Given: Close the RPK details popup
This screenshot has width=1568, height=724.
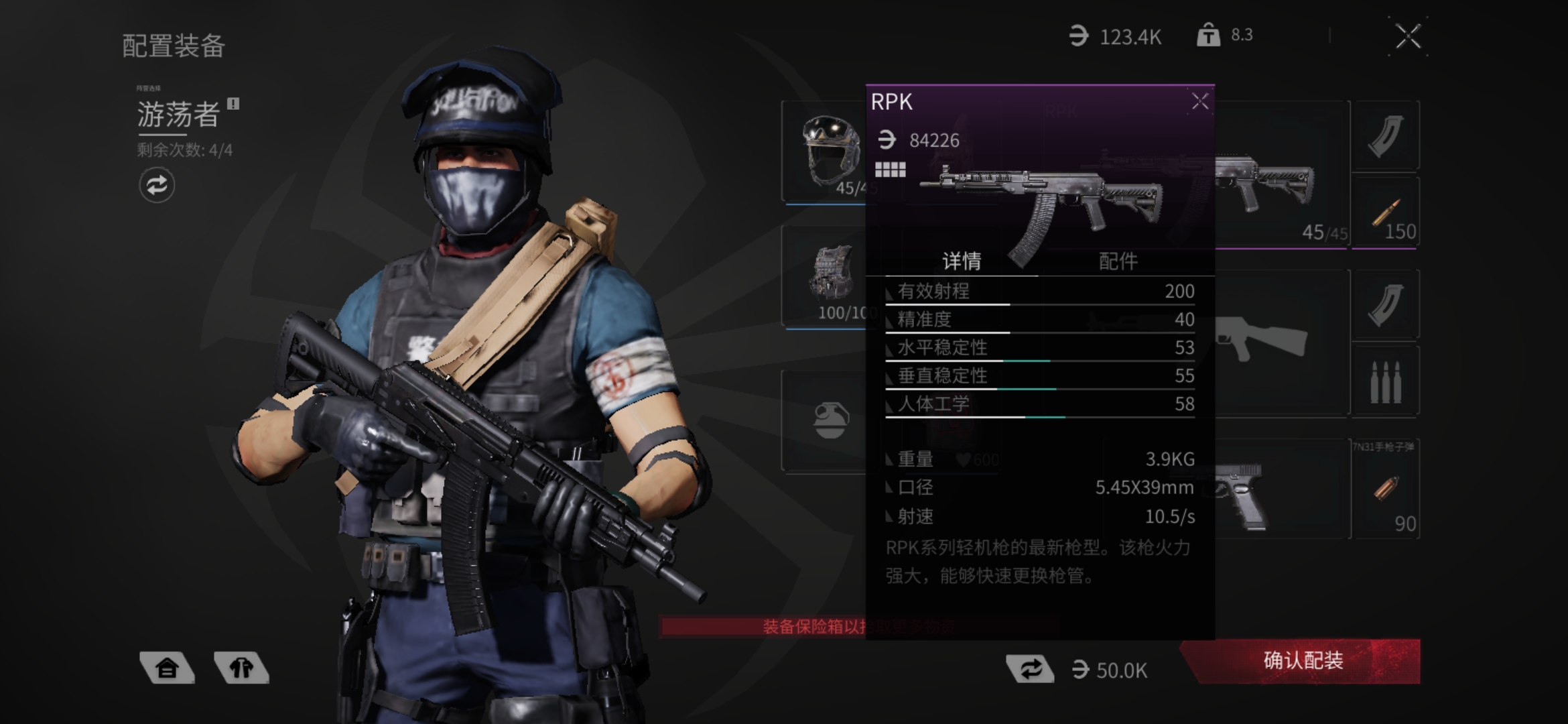Looking at the screenshot, I should 1199,102.
